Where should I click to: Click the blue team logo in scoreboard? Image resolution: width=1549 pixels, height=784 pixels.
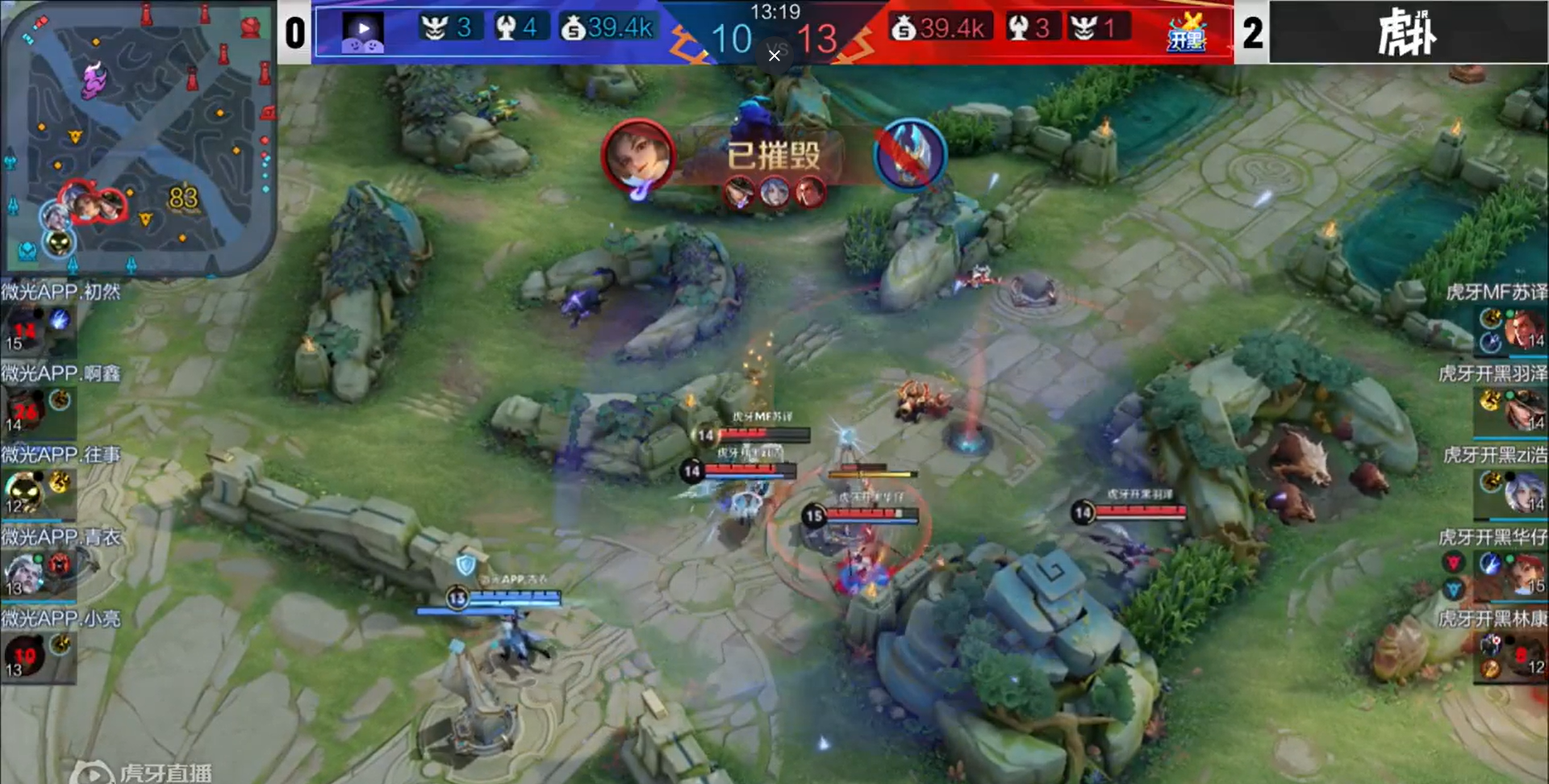pyautogui.click(x=362, y=33)
